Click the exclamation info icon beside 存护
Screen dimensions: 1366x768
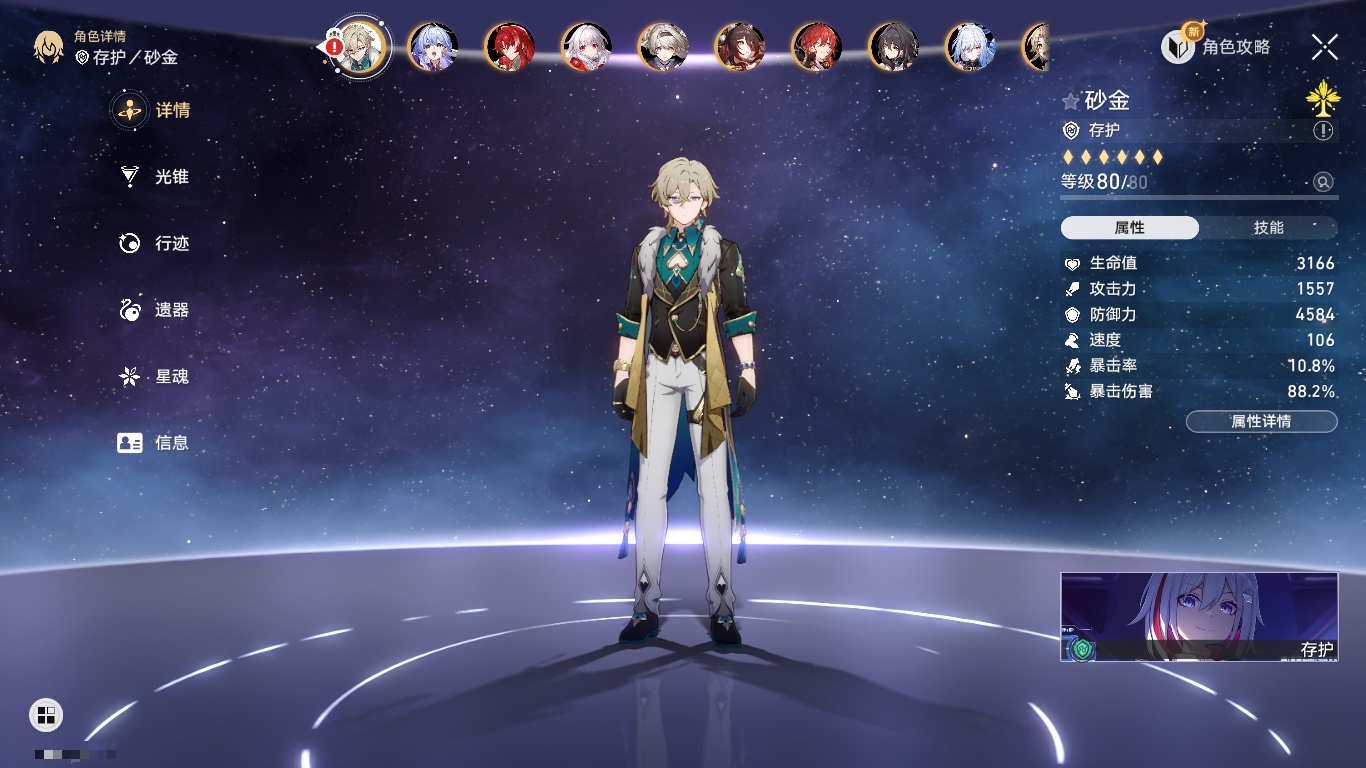point(1323,131)
